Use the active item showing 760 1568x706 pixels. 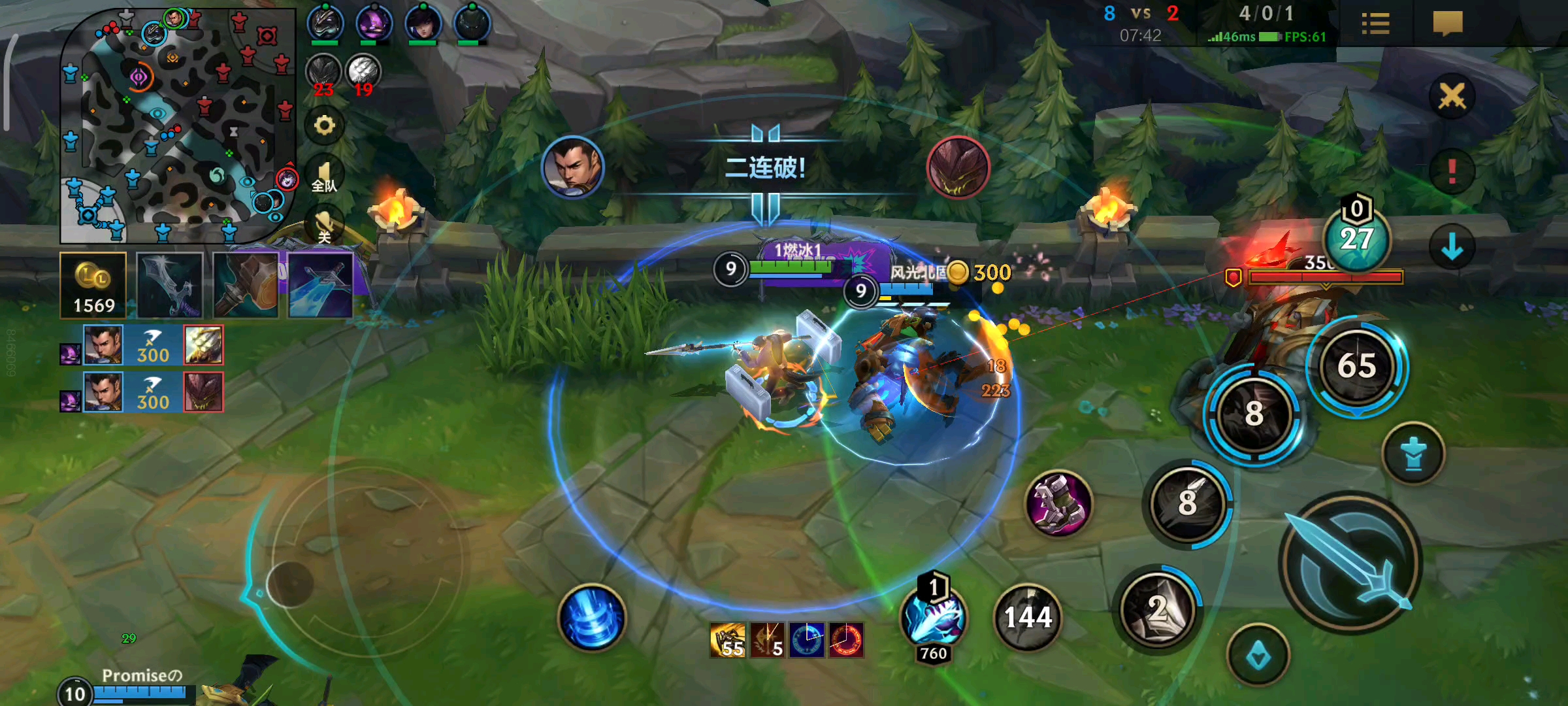(x=933, y=617)
